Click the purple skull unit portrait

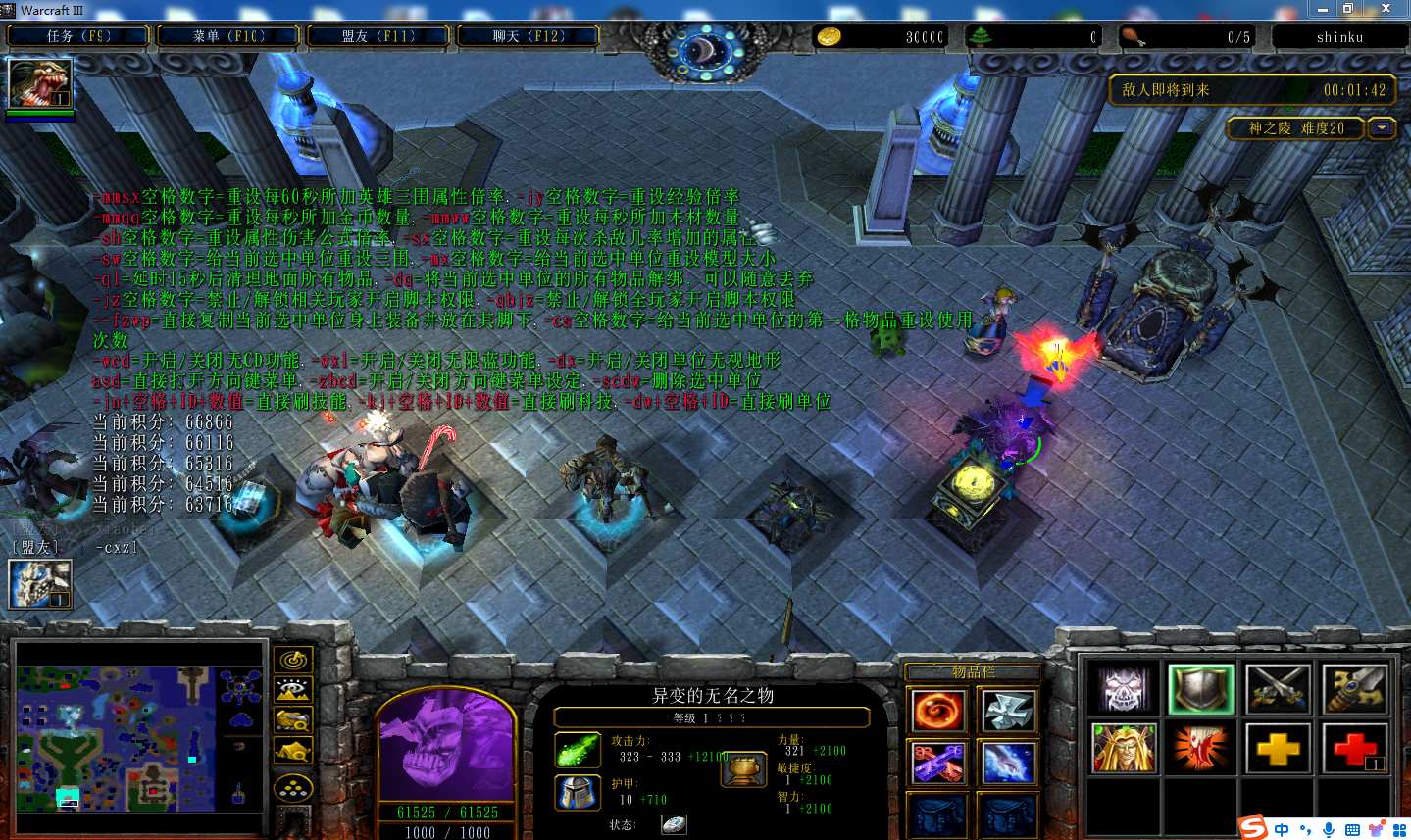pos(446,747)
